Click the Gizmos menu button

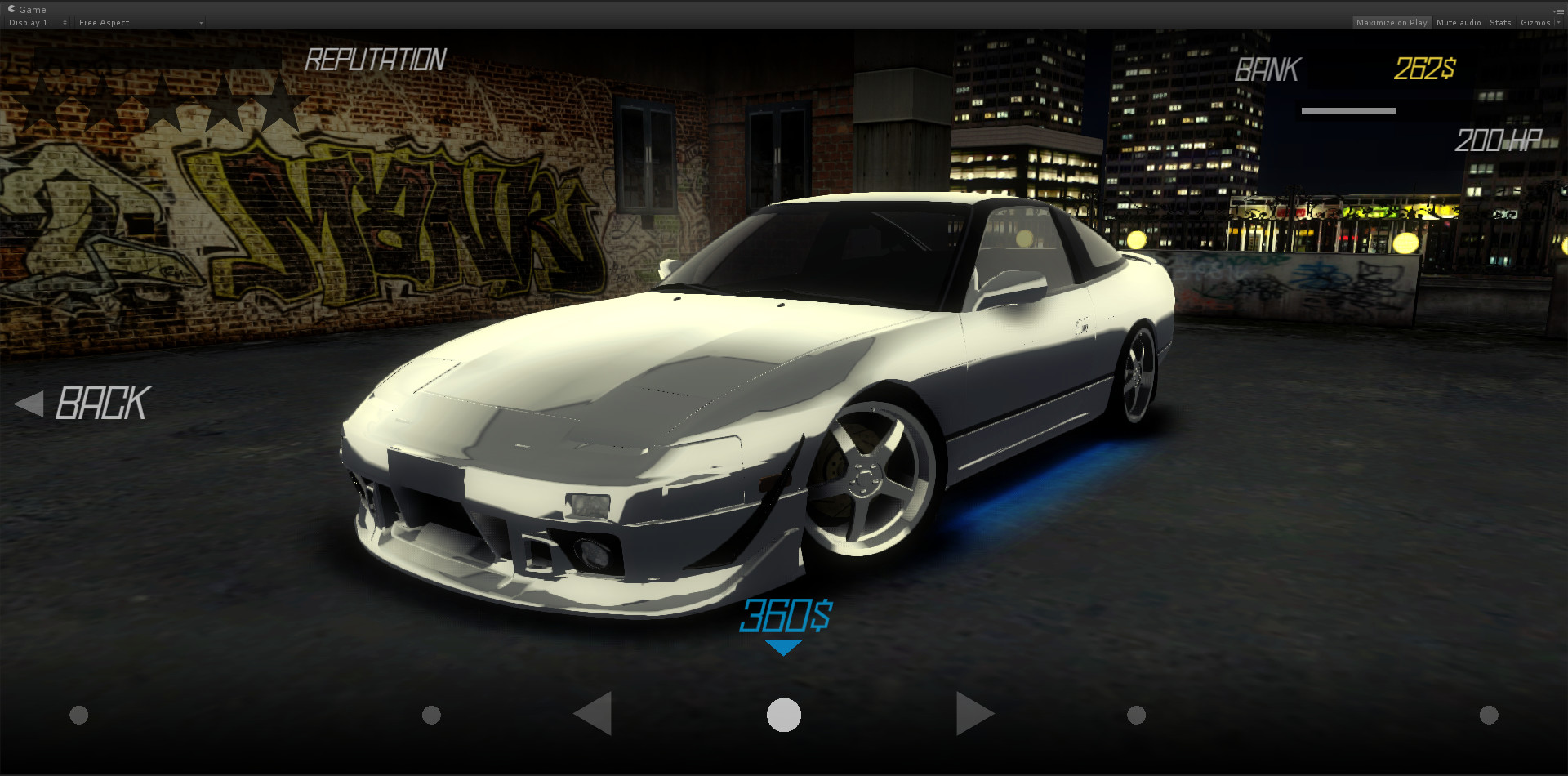click(x=1535, y=22)
